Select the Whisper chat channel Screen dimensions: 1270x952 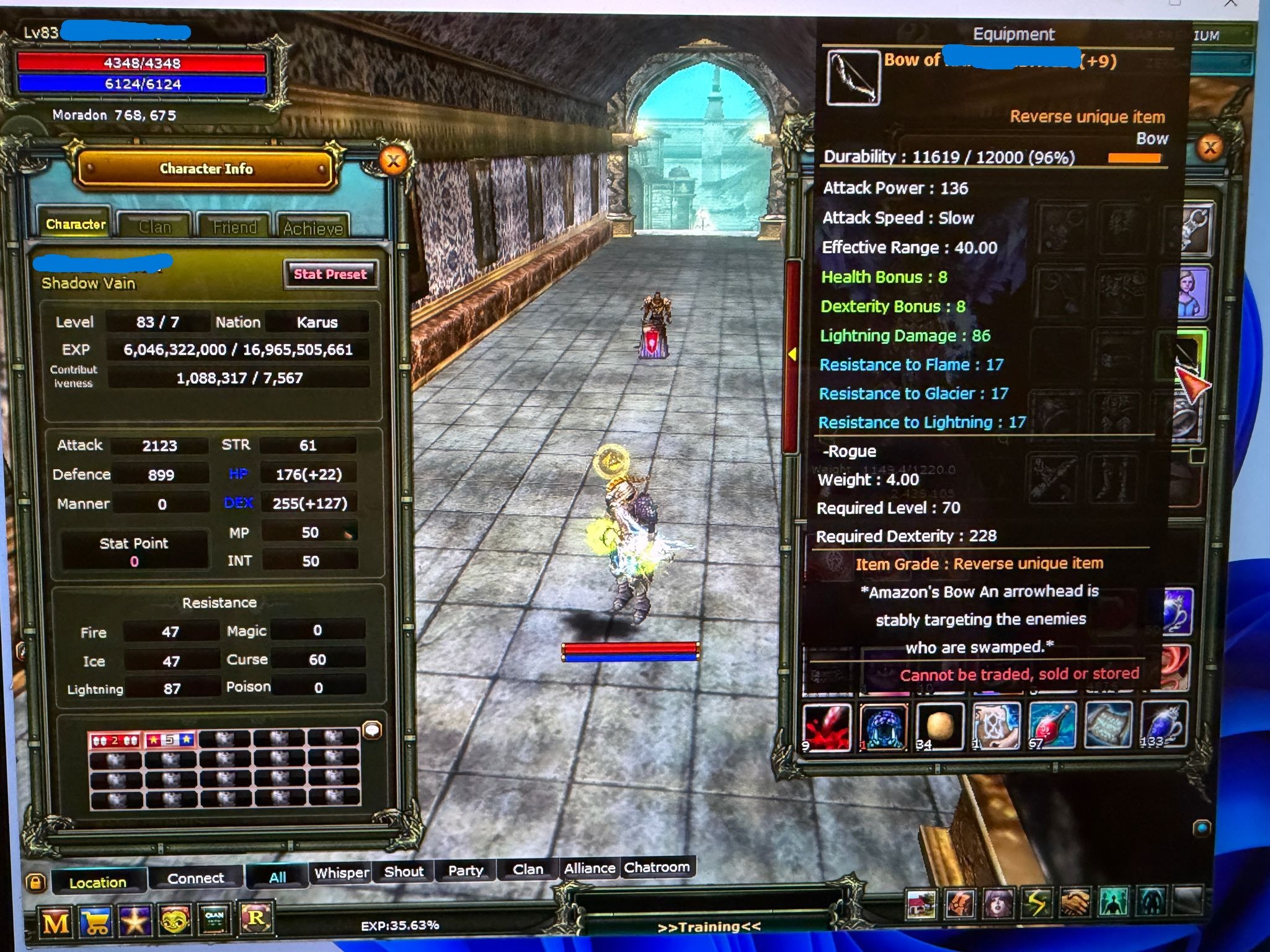340,873
